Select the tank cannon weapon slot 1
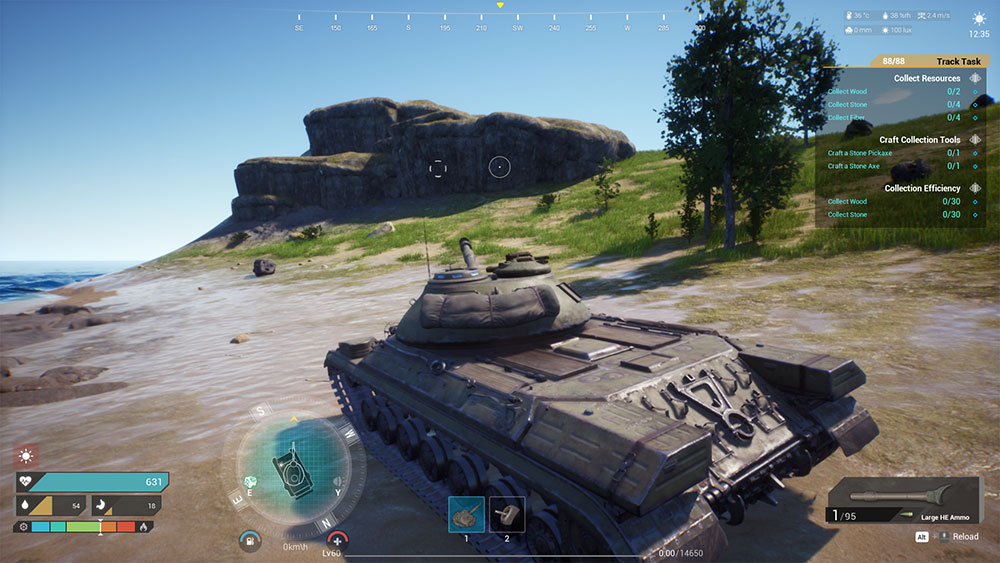 click(x=466, y=514)
